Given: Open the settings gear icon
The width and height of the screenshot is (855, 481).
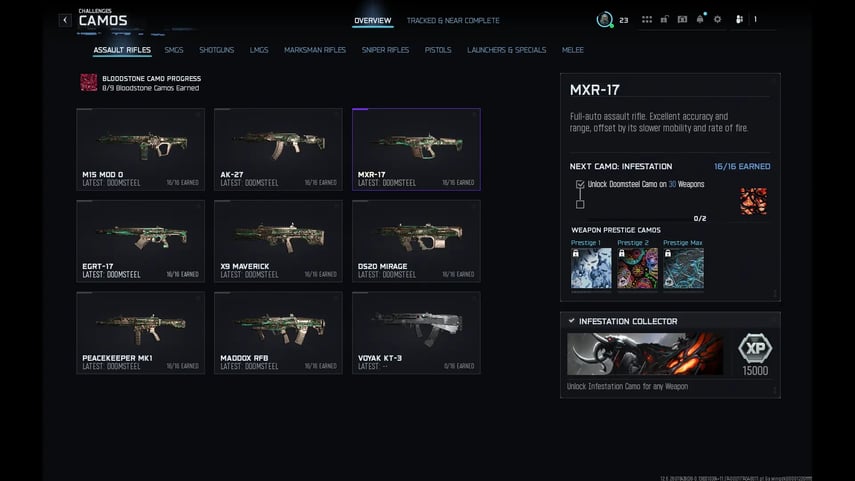Looking at the screenshot, I should click(x=717, y=19).
